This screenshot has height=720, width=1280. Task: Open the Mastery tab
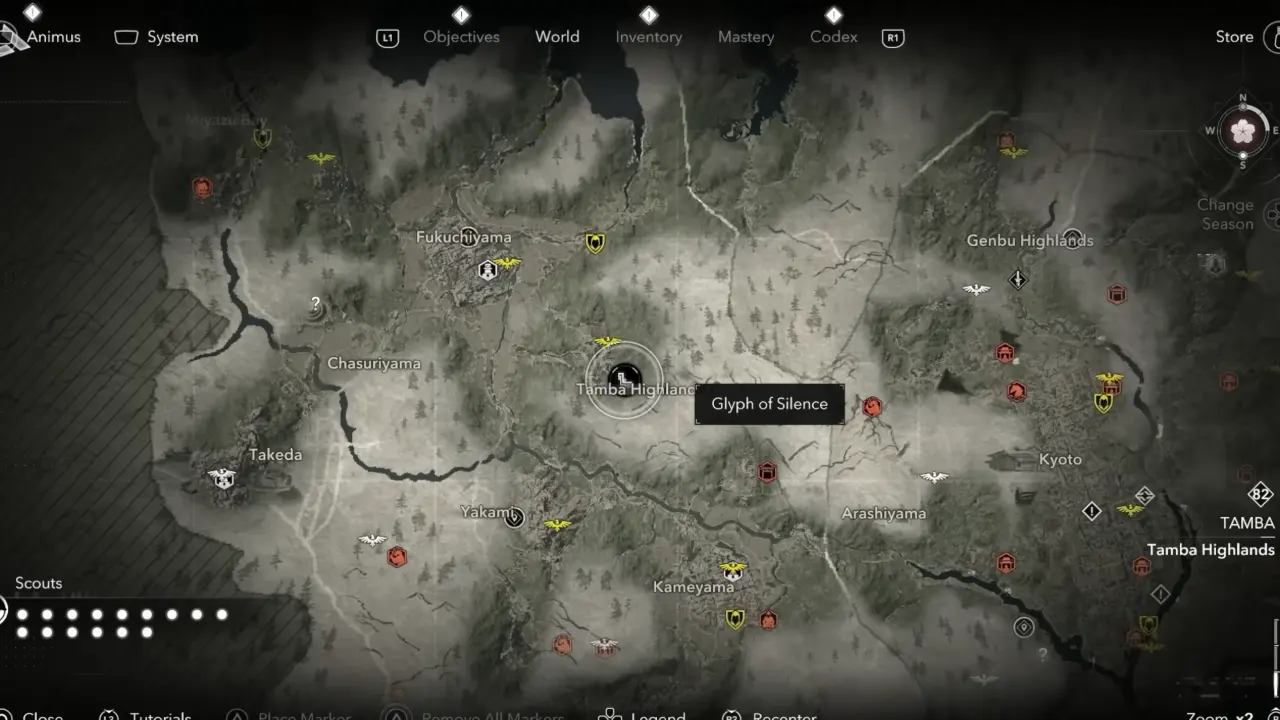(x=746, y=37)
